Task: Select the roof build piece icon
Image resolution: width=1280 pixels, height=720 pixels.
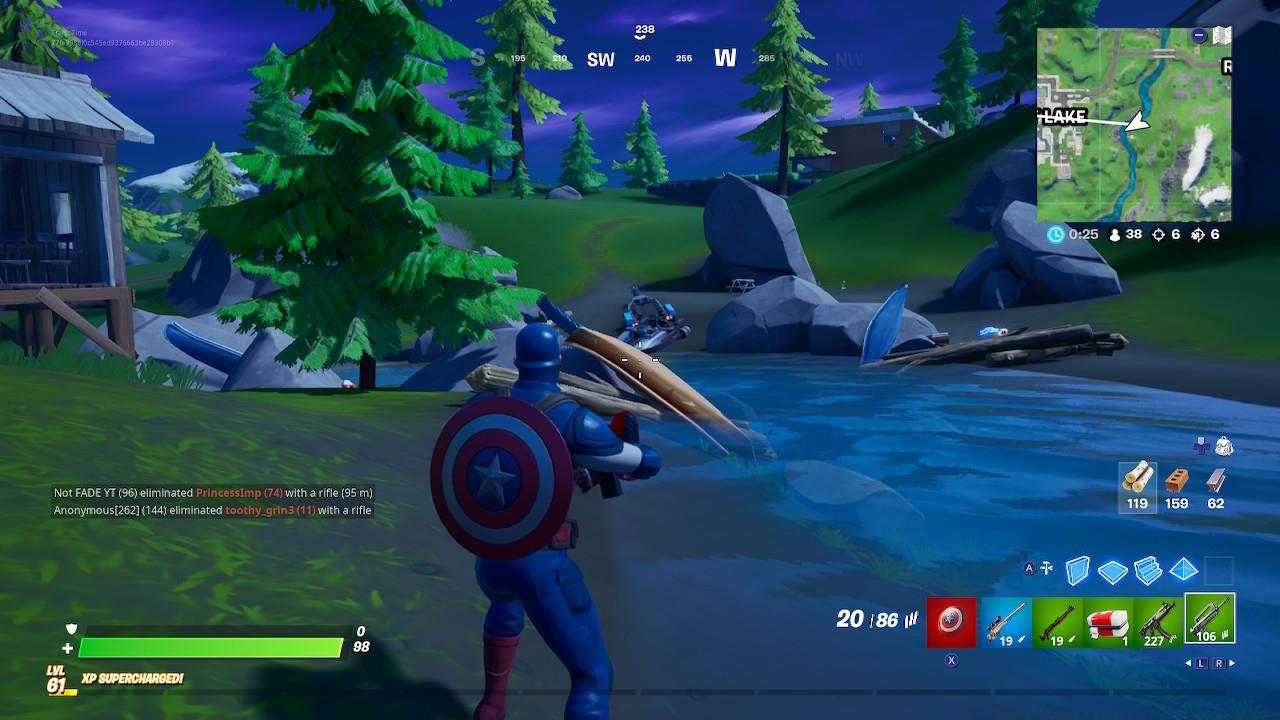Action: pyautogui.click(x=1181, y=570)
